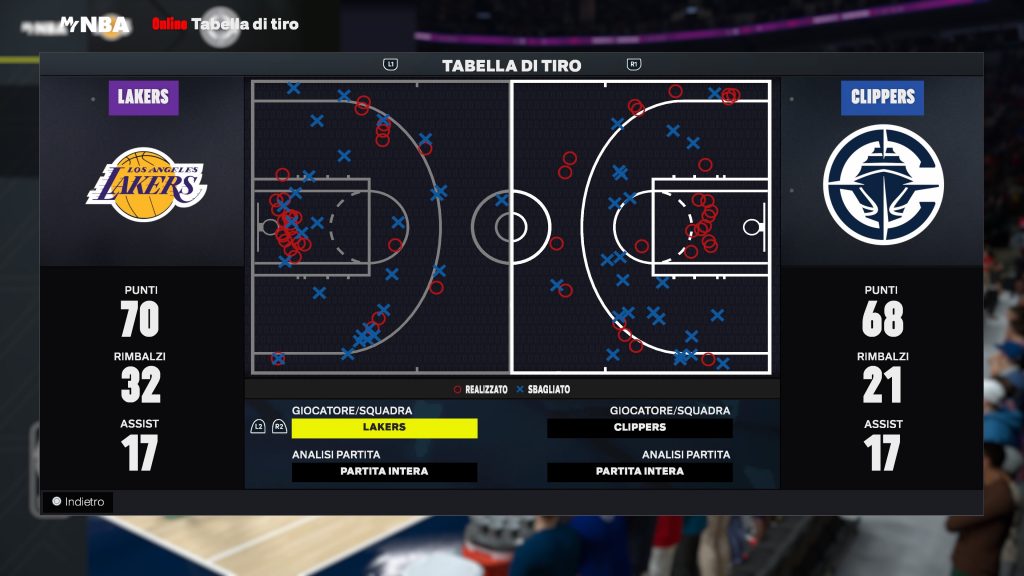This screenshot has height=576, width=1024.
Task: Go back with the Indietro button
Action: (x=78, y=502)
